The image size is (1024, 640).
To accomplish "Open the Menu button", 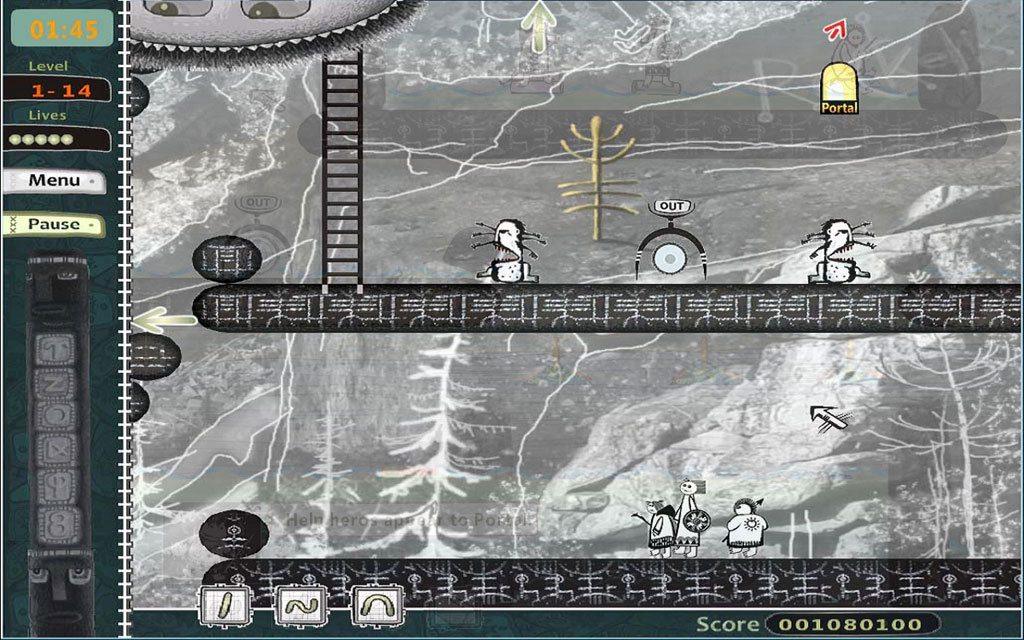I will (55, 181).
